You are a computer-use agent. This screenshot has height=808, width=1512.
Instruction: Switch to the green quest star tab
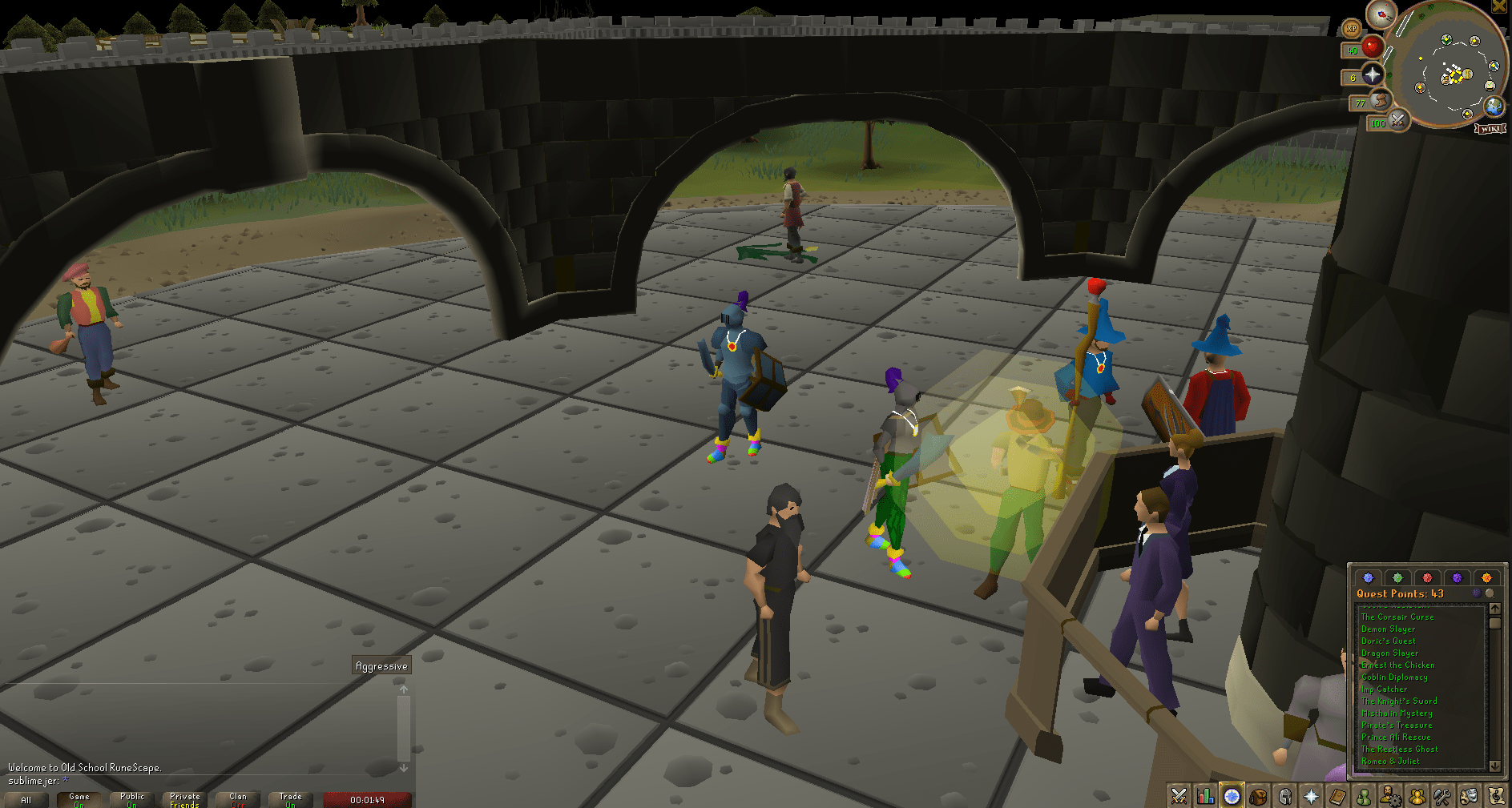[1397, 577]
